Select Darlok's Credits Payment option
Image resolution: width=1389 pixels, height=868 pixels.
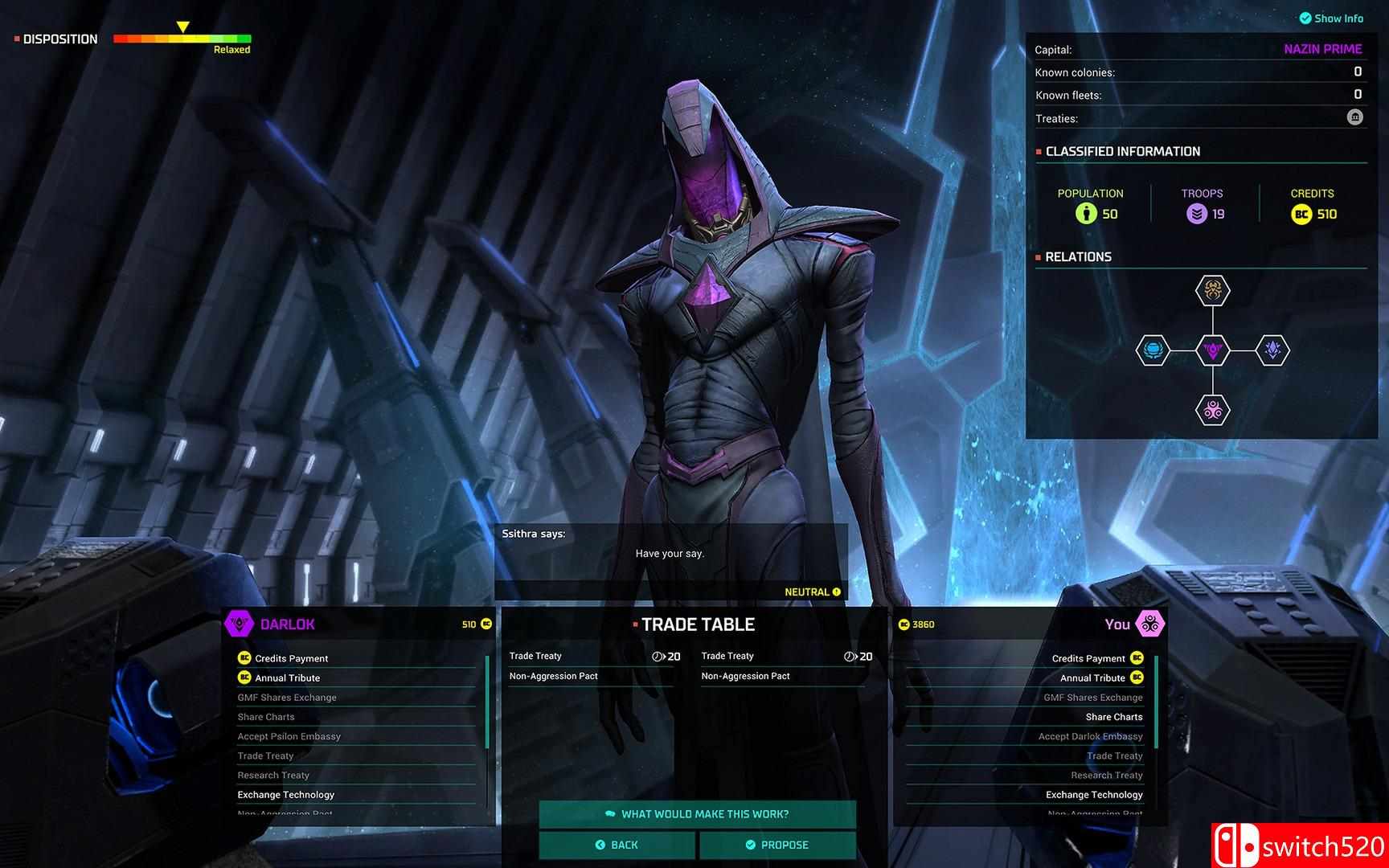(x=291, y=658)
